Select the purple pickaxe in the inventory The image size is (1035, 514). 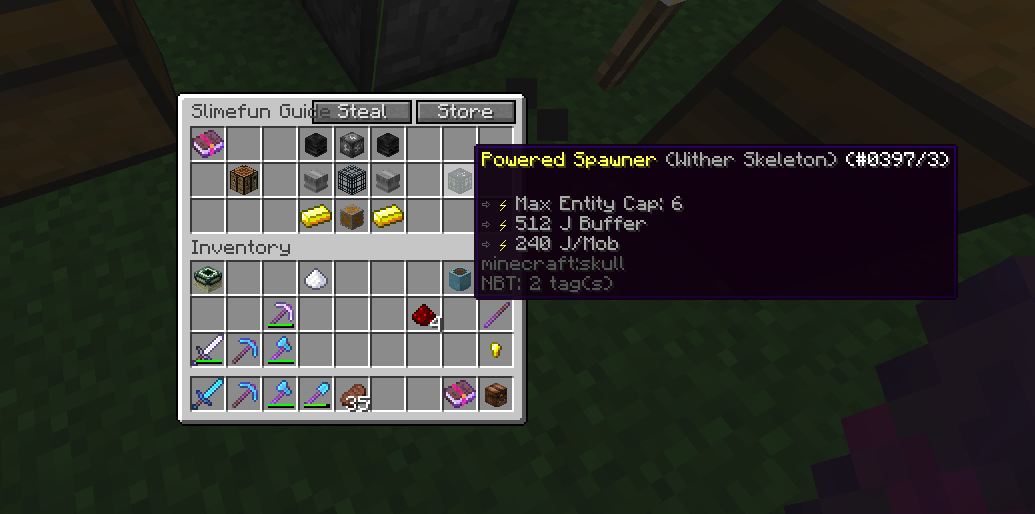coord(280,315)
